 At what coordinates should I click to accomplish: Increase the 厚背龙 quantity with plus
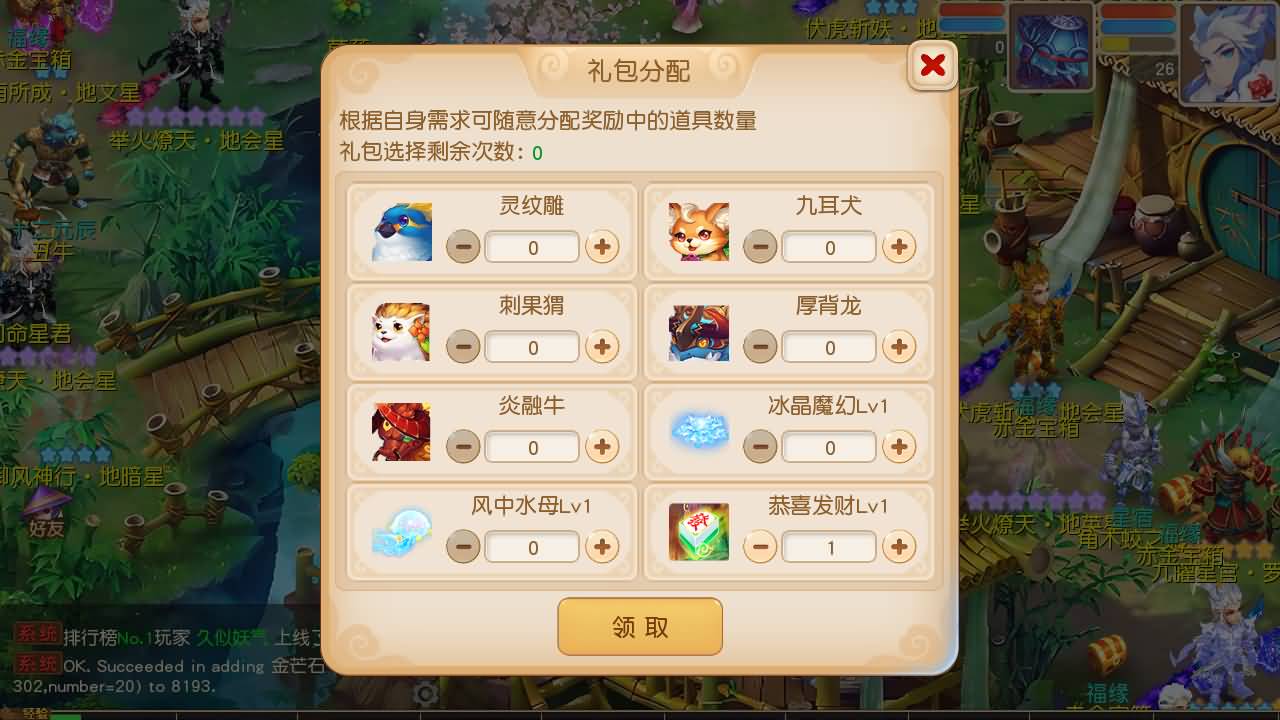click(898, 347)
